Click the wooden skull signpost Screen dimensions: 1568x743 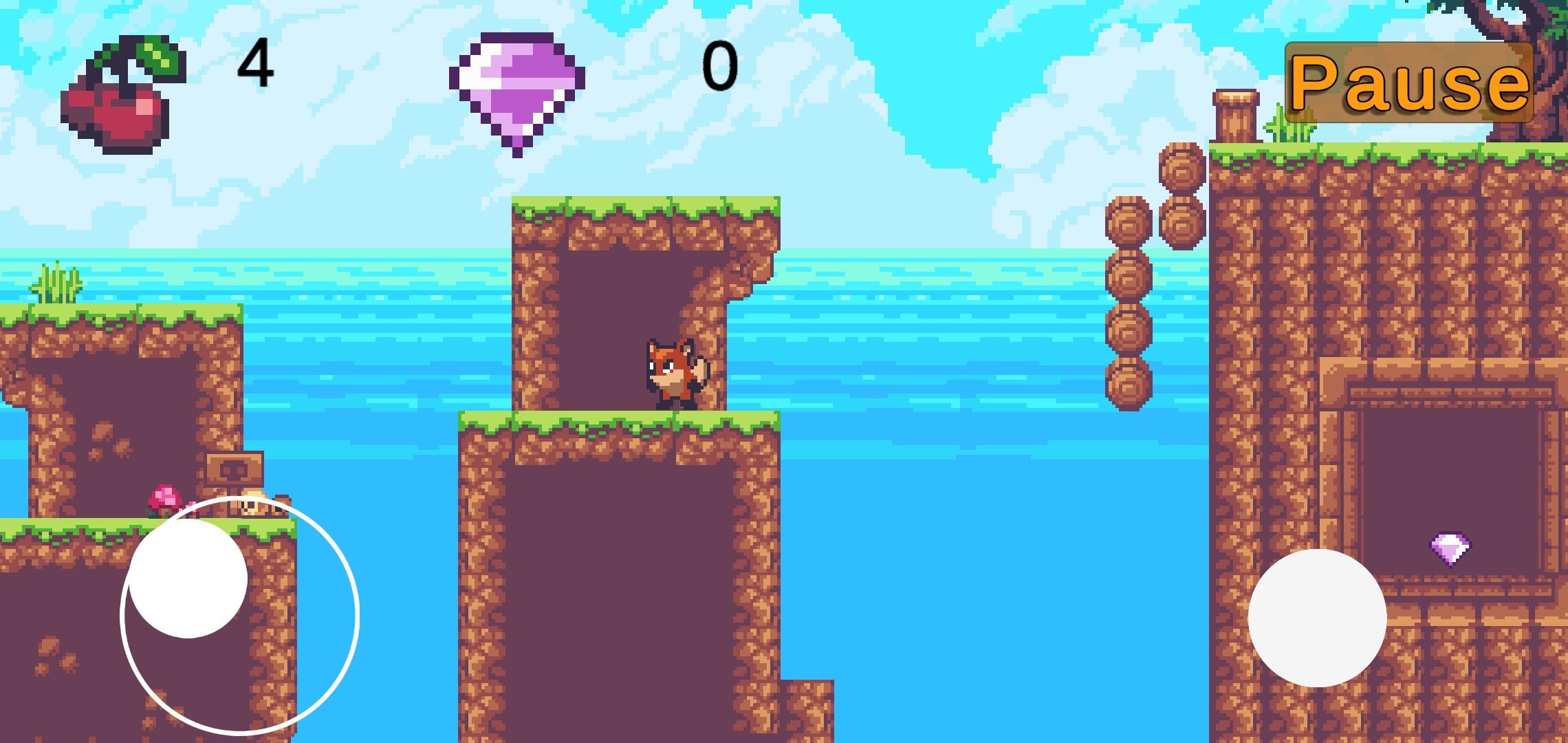(x=234, y=468)
